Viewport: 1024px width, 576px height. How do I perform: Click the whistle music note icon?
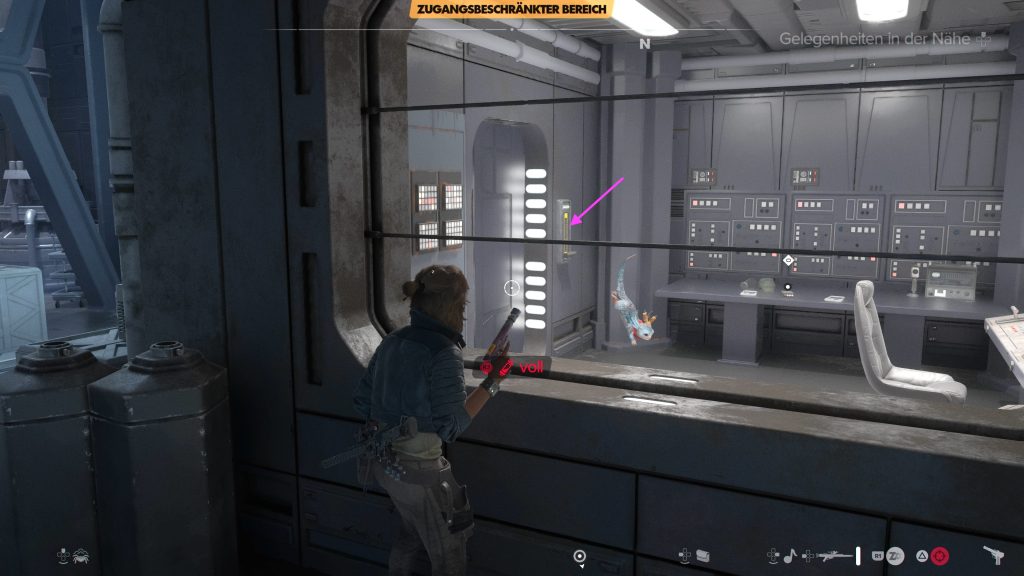(x=789, y=554)
